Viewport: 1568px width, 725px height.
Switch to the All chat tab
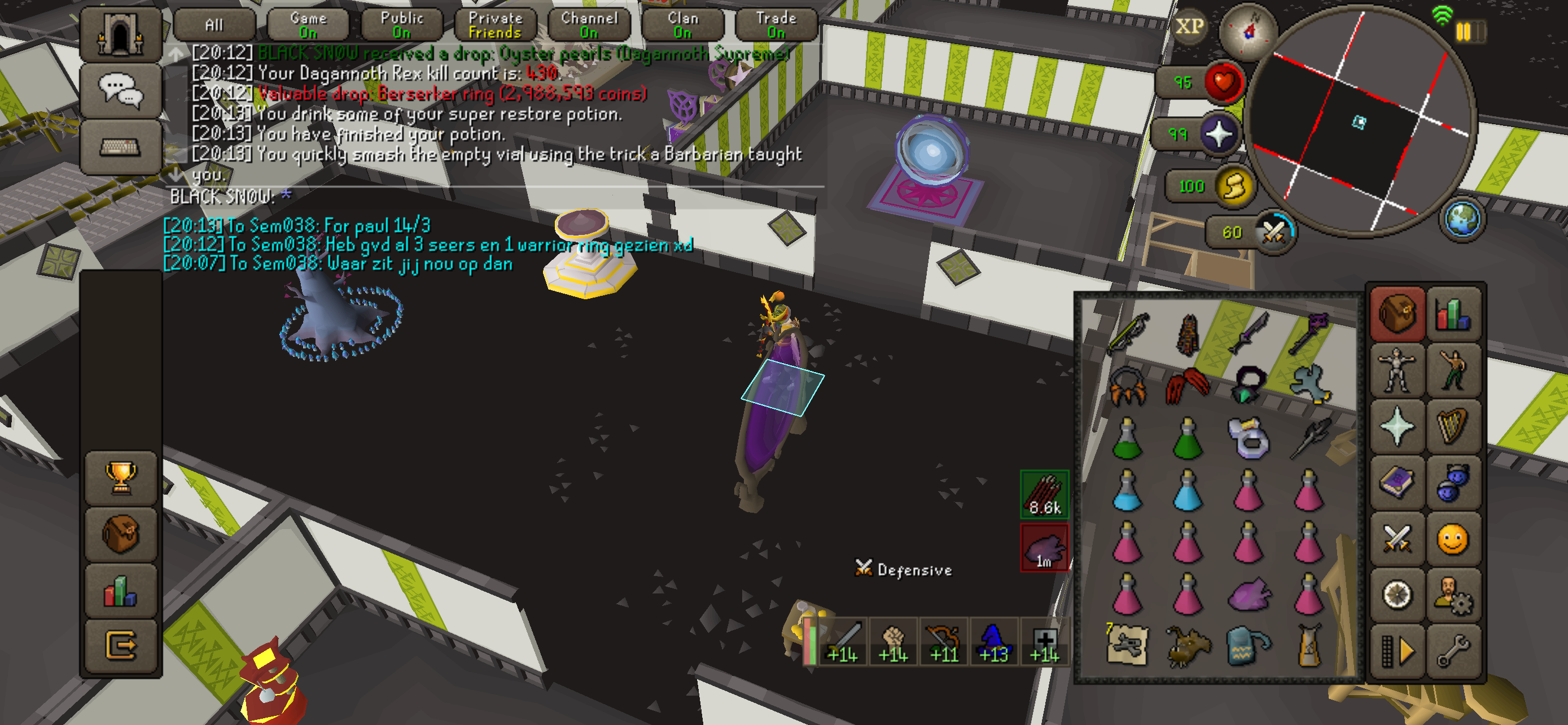point(214,25)
